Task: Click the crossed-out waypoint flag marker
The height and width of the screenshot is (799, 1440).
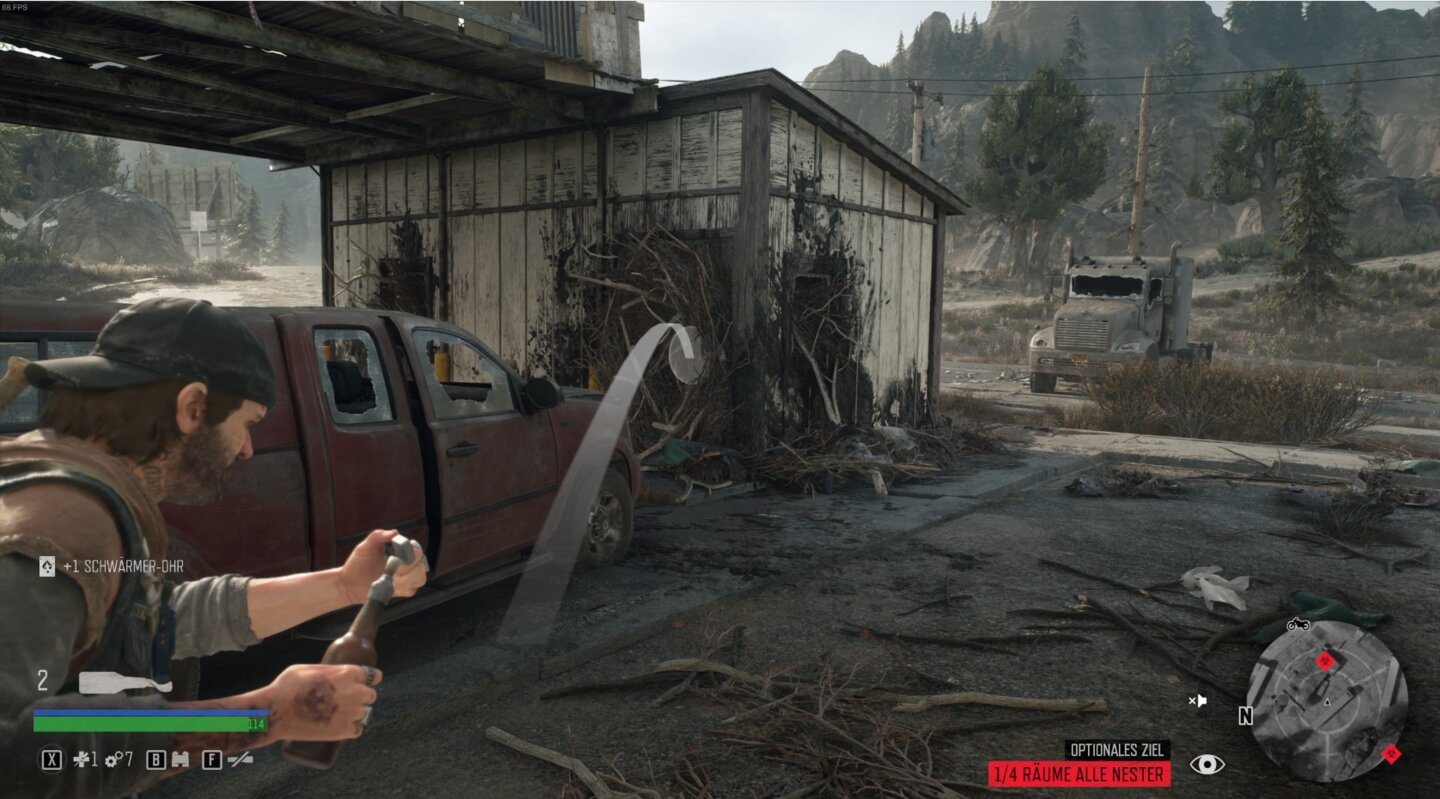Action: (x=1198, y=700)
